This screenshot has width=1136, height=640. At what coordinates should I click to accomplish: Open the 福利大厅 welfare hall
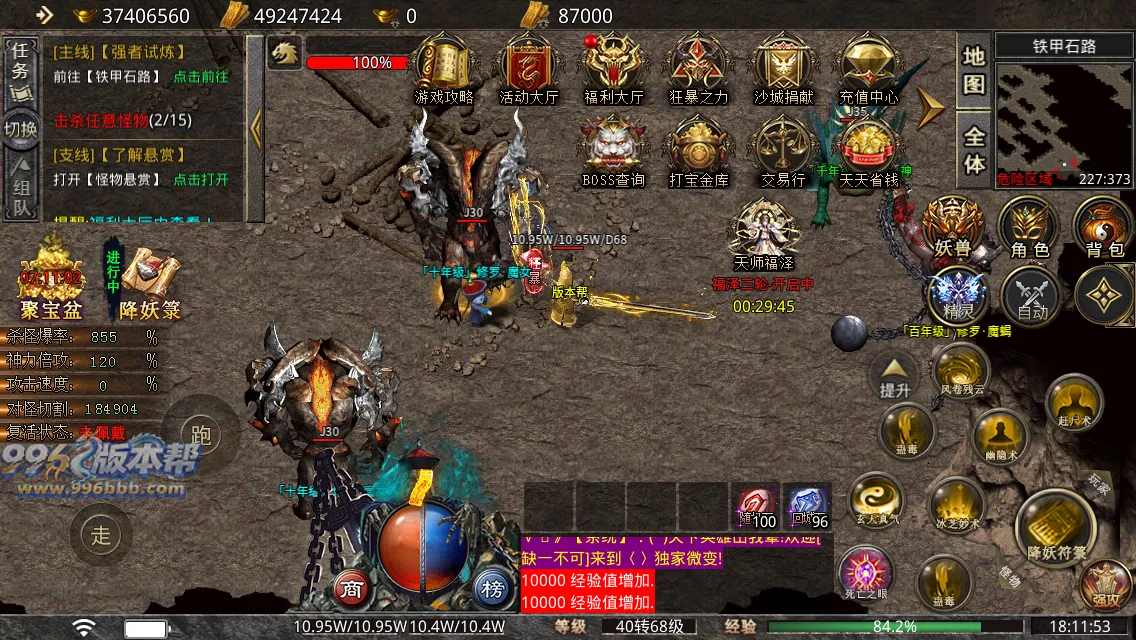[613, 66]
